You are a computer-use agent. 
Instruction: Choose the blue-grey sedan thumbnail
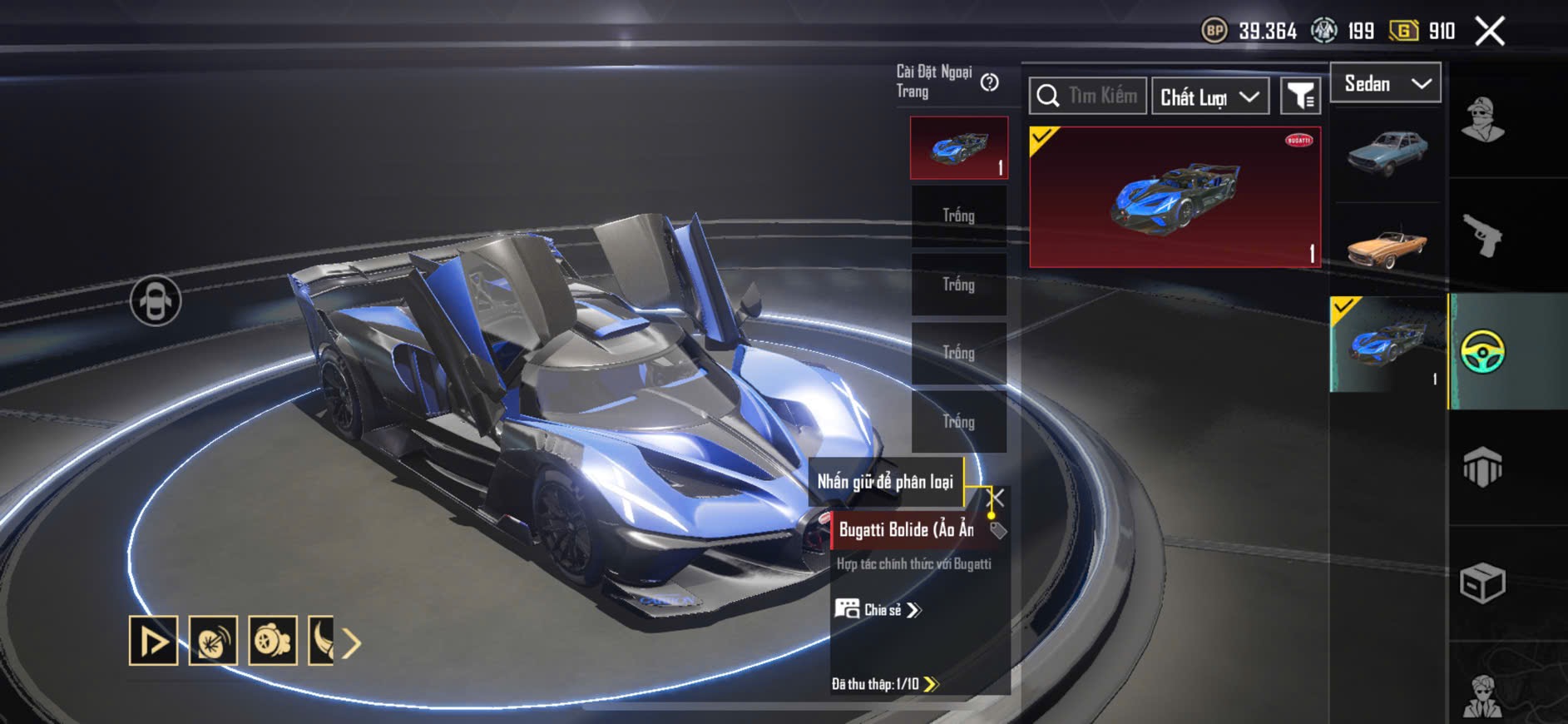point(1387,153)
